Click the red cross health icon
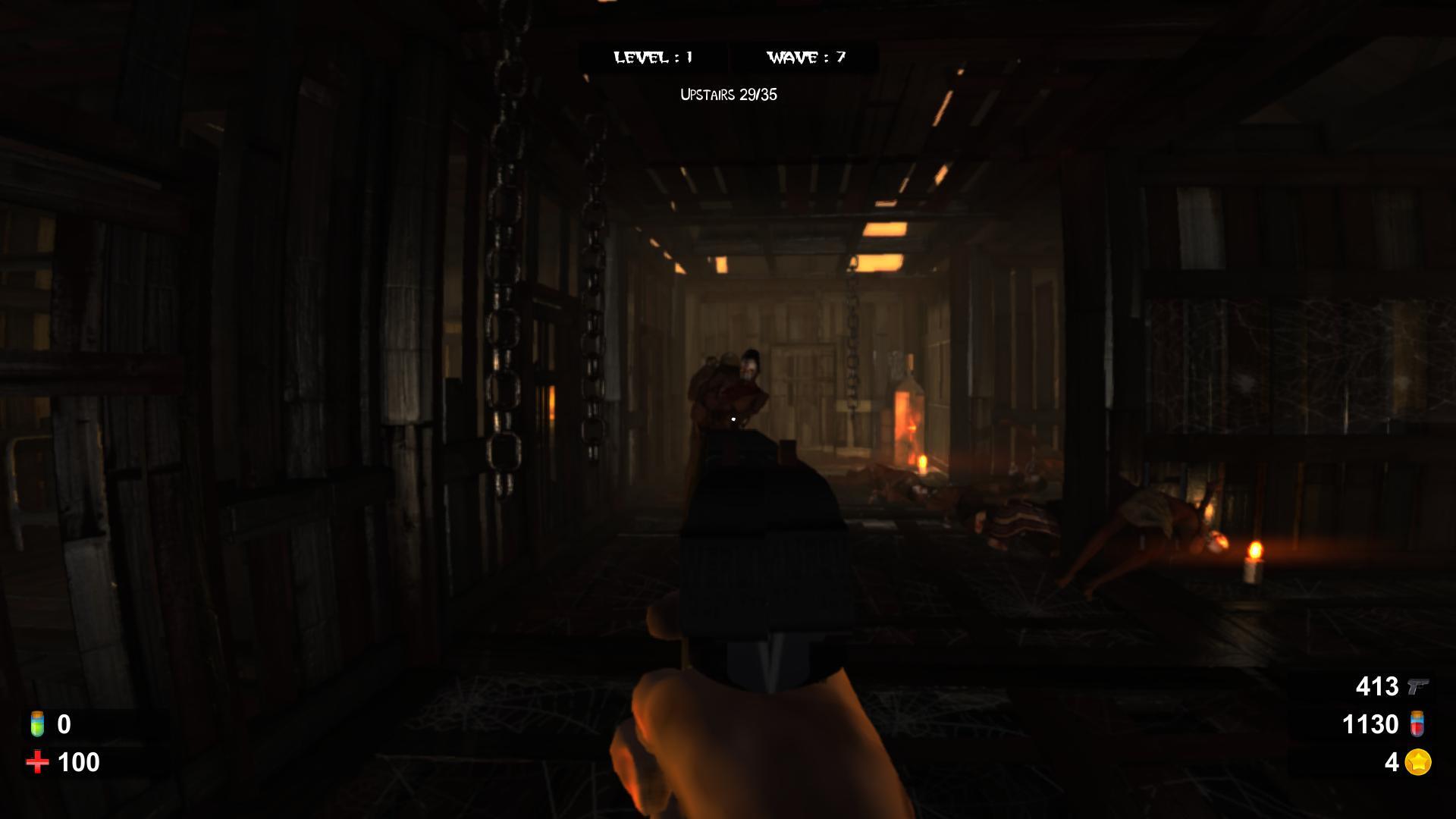This screenshot has width=1456, height=819. [36, 762]
